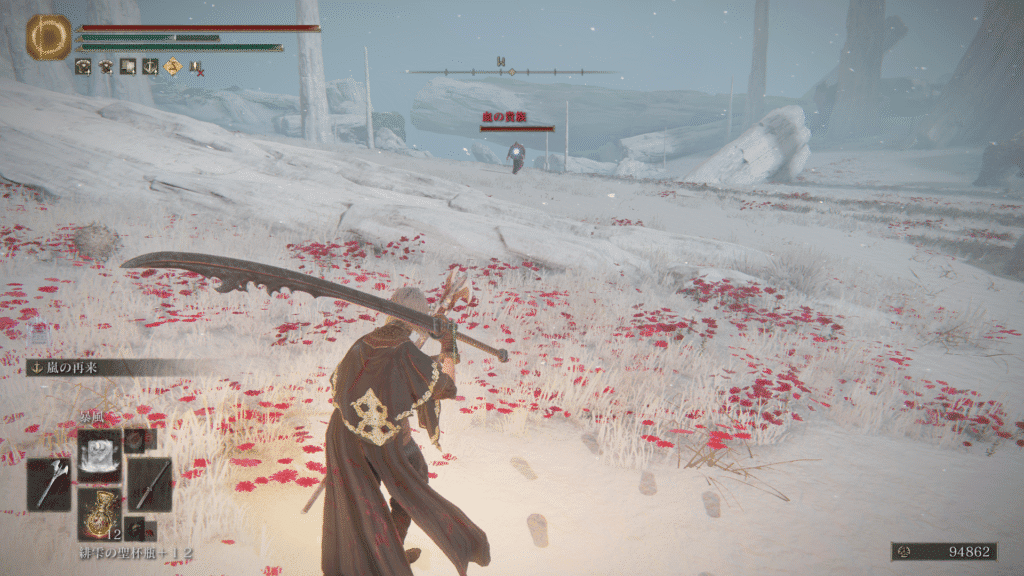
Task: Click the red-crossed debuff status icon
Action: coord(196,68)
